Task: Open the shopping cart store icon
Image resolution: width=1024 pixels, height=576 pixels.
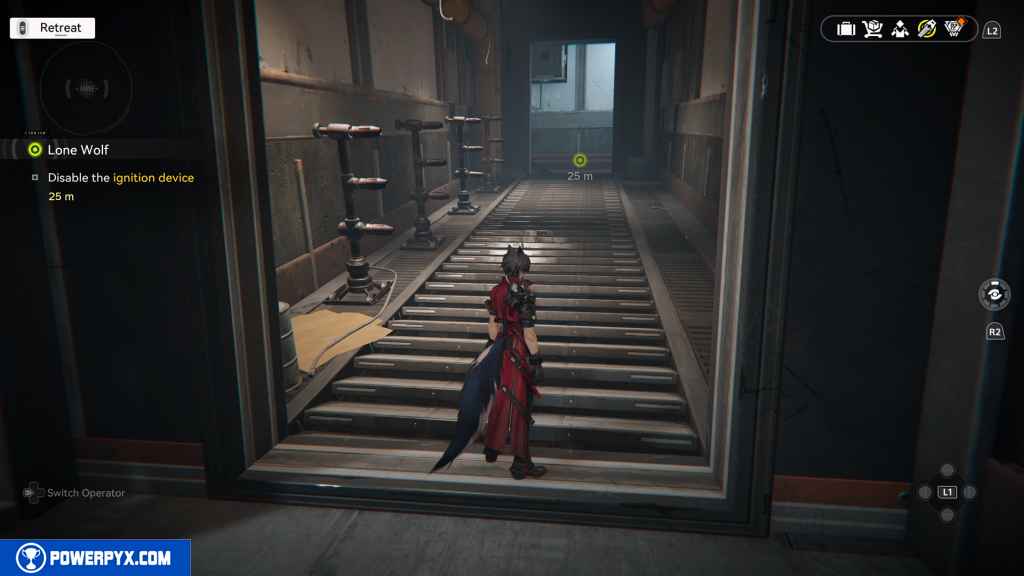Action: click(x=873, y=29)
